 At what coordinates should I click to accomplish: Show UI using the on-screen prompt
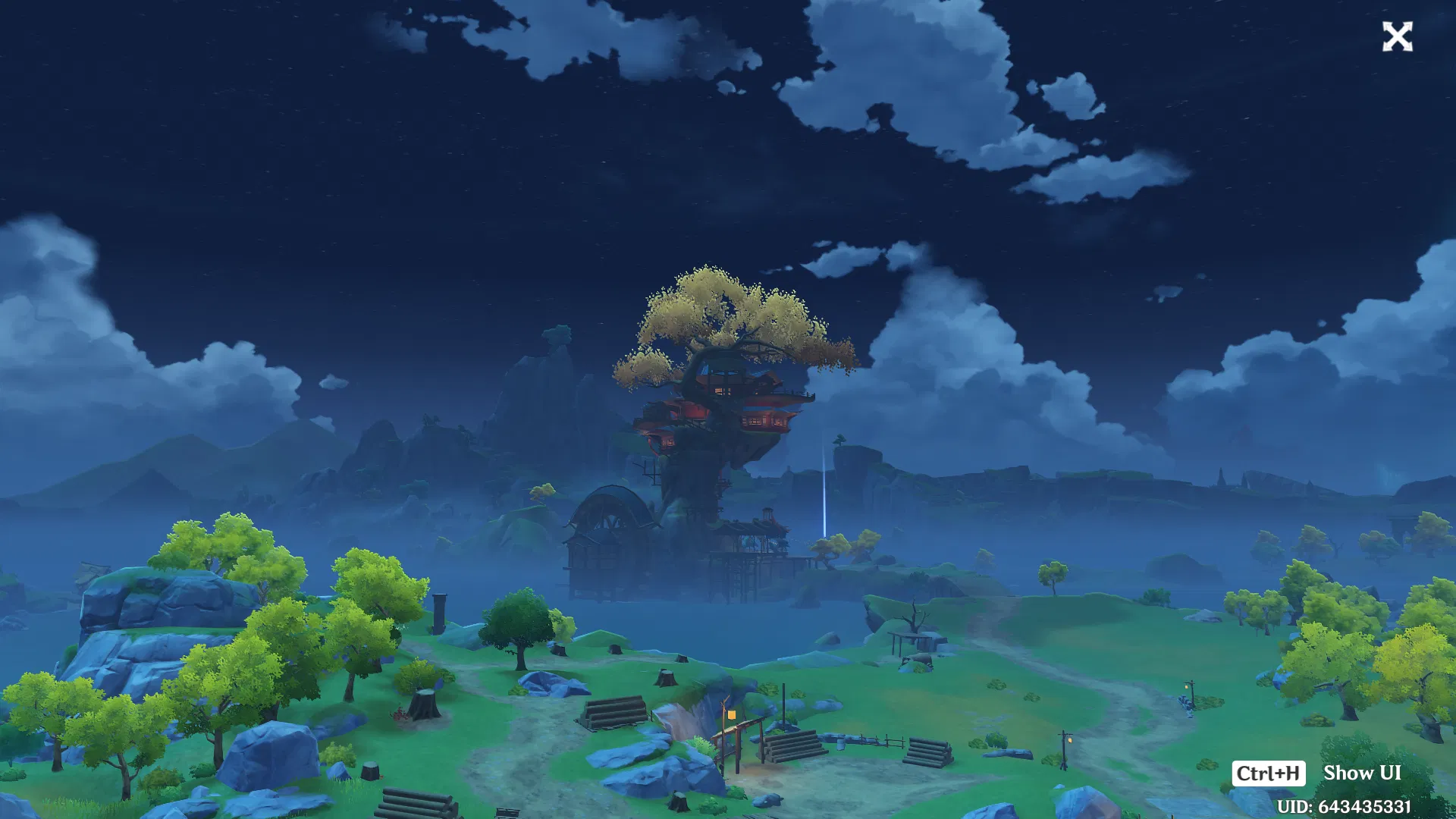click(1361, 773)
